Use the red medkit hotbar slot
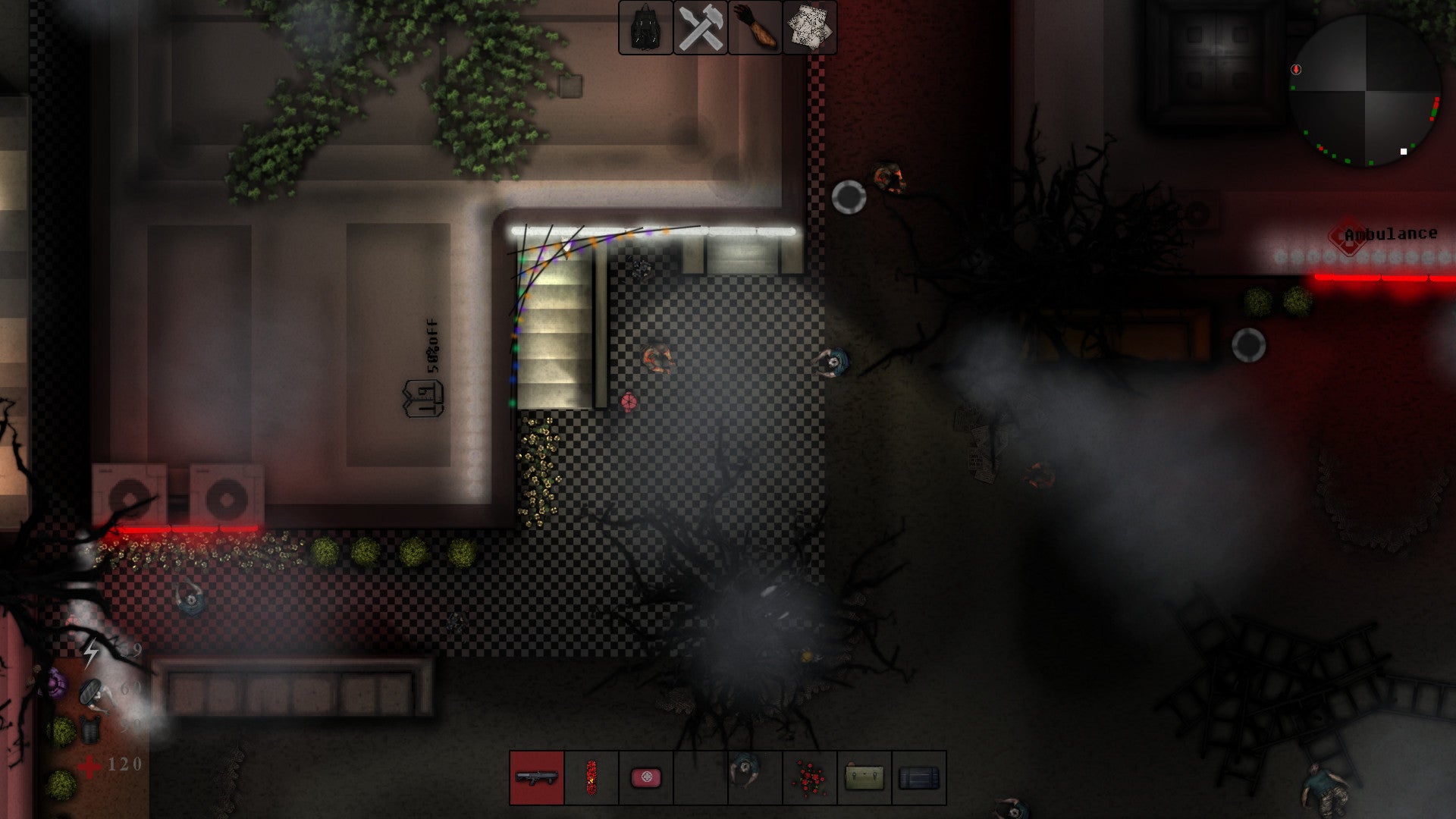1456x819 pixels. (x=646, y=777)
